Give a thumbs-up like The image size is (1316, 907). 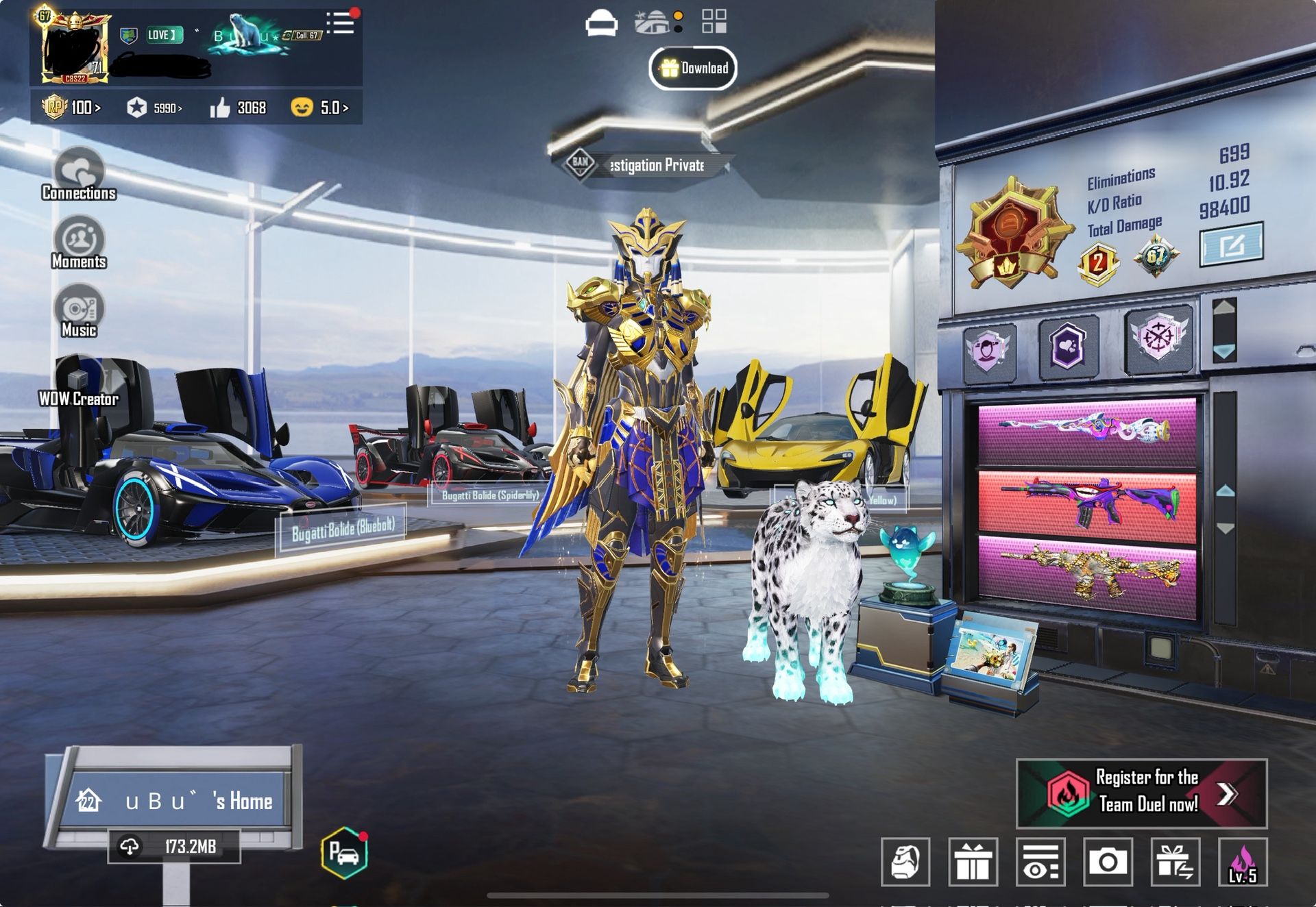pos(220,108)
